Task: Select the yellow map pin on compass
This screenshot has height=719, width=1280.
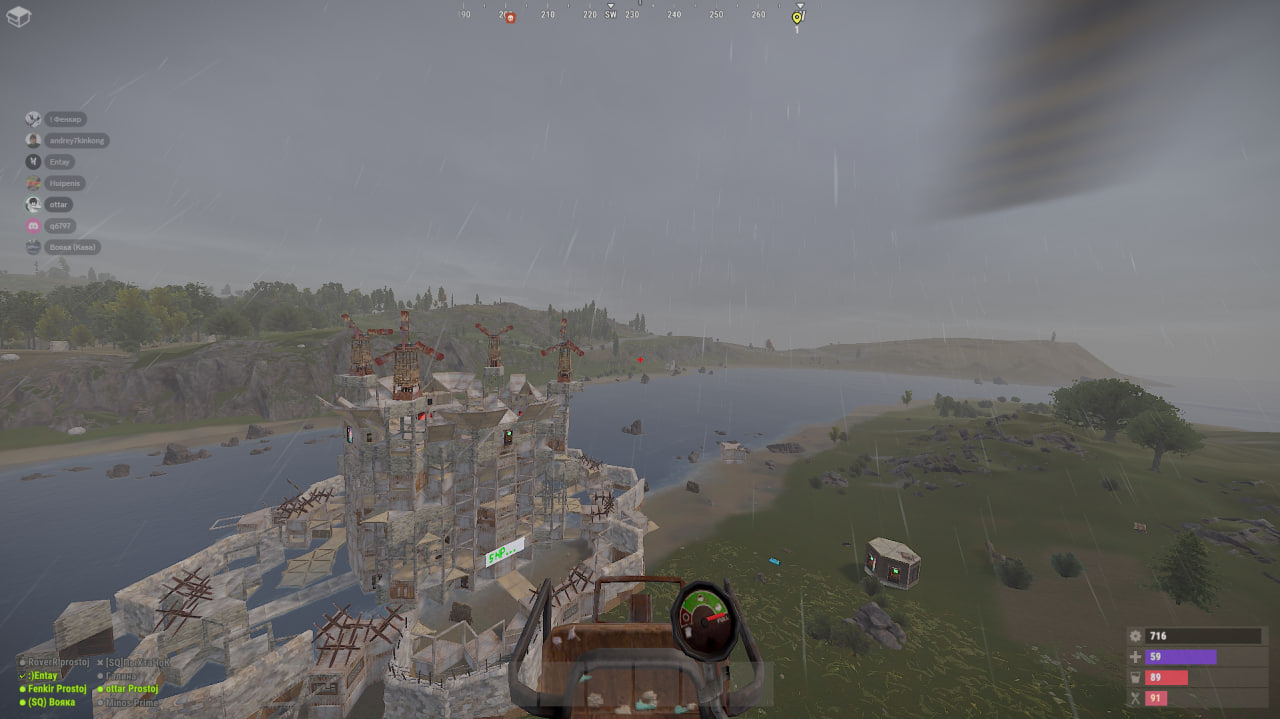Action: click(x=797, y=18)
